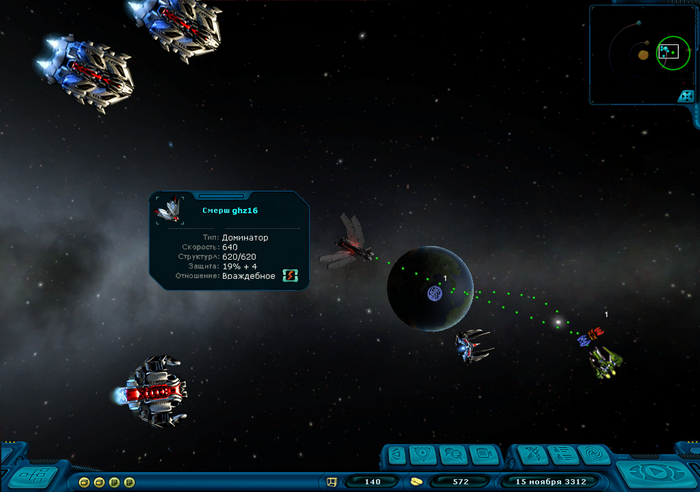Open the galaxy map spiral button

(x=594, y=455)
